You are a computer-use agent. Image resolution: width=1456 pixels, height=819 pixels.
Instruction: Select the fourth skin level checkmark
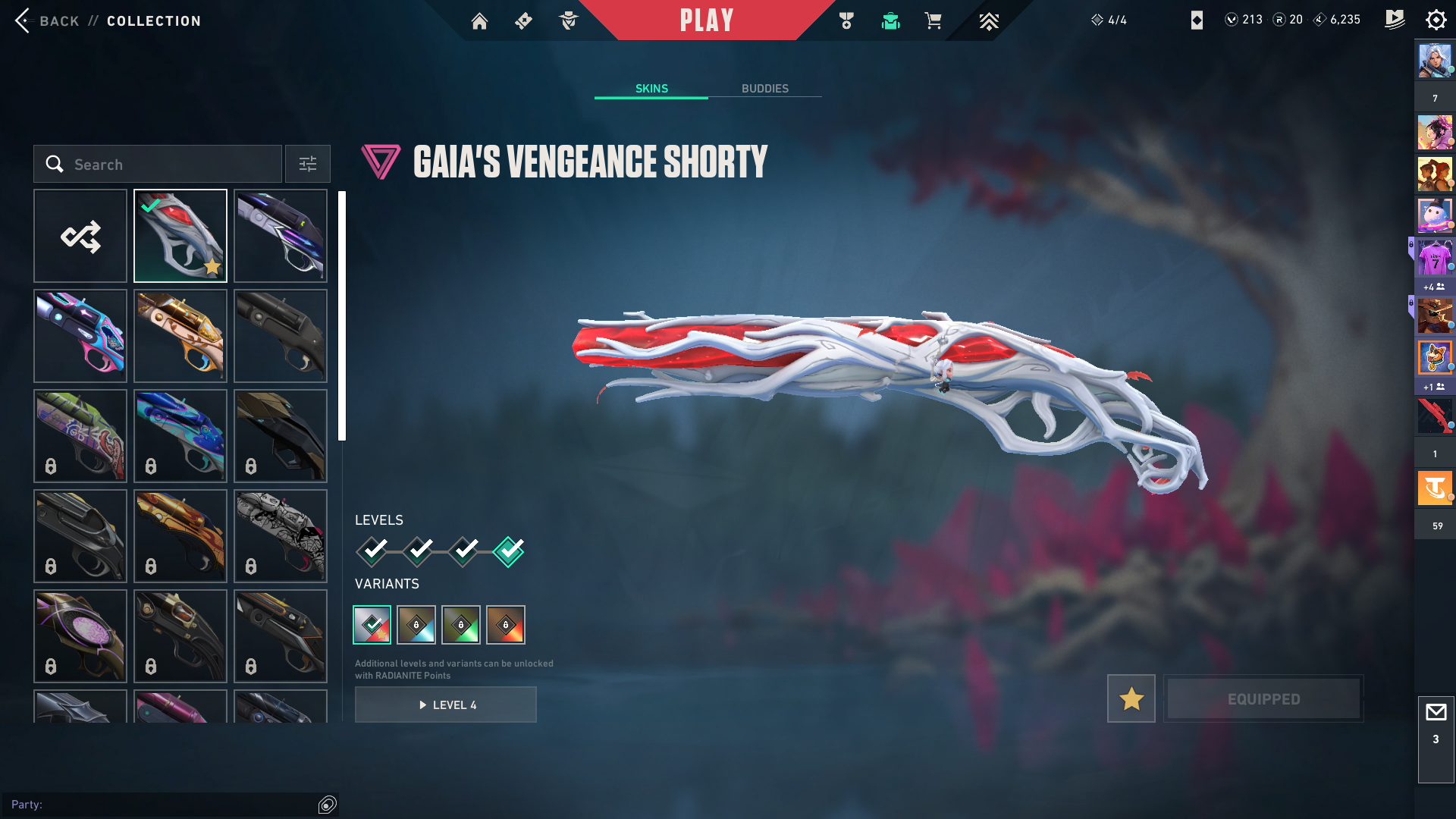point(508,551)
